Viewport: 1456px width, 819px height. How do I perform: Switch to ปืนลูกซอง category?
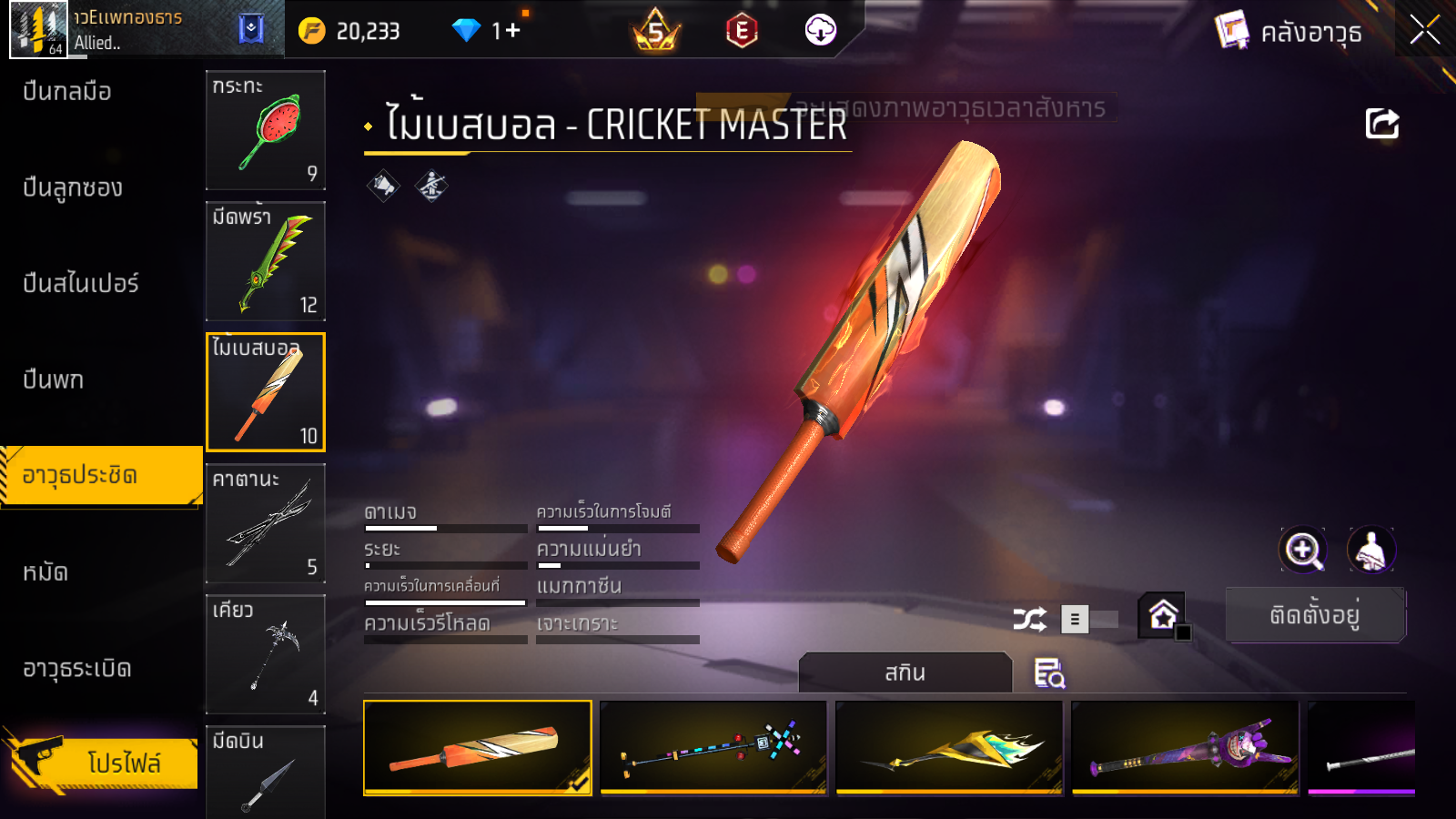tap(73, 187)
